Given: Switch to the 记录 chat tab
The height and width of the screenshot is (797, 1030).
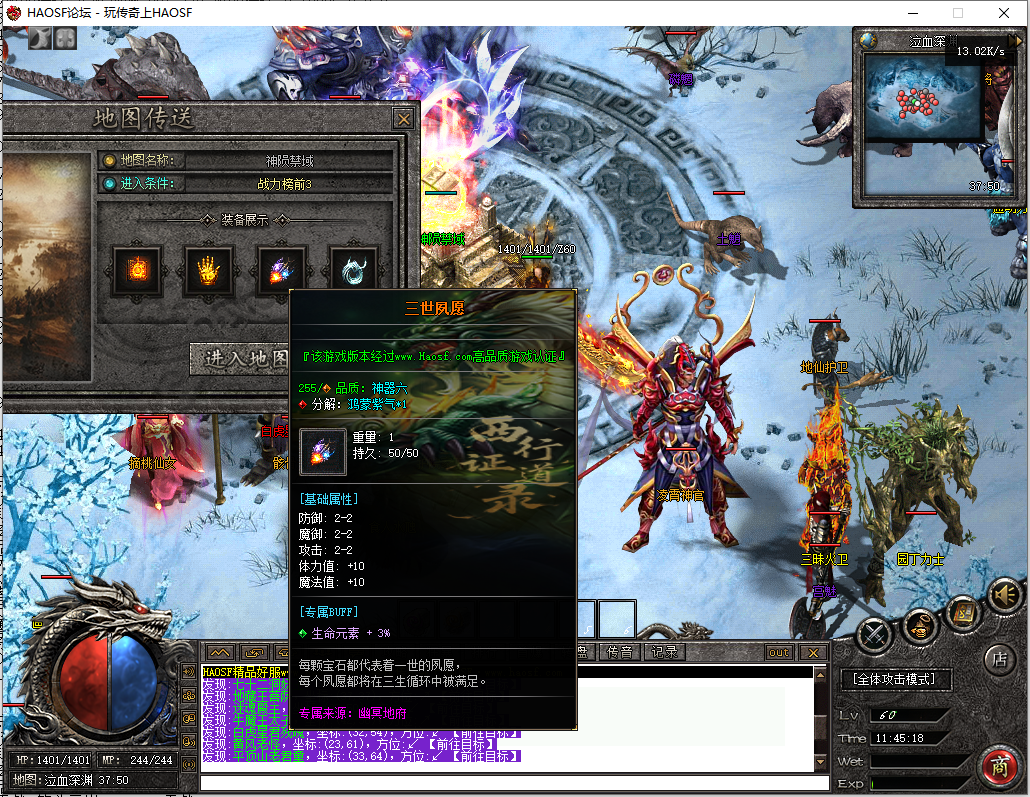Looking at the screenshot, I should click(x=664, y=652).
